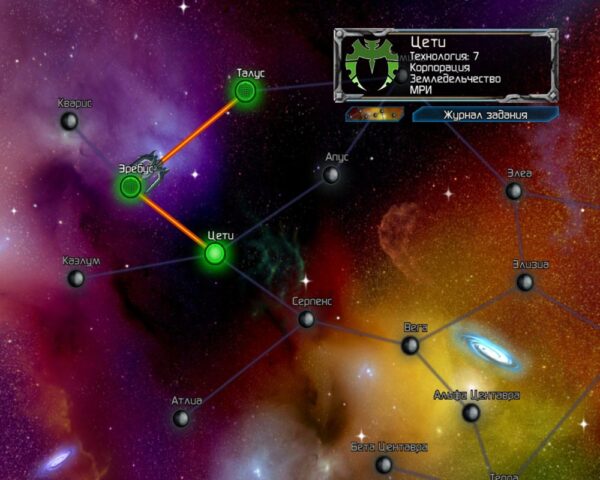This screenshot has width=600, height=480.
Task: Select the Элеа star system
Action: click(514, 190)
